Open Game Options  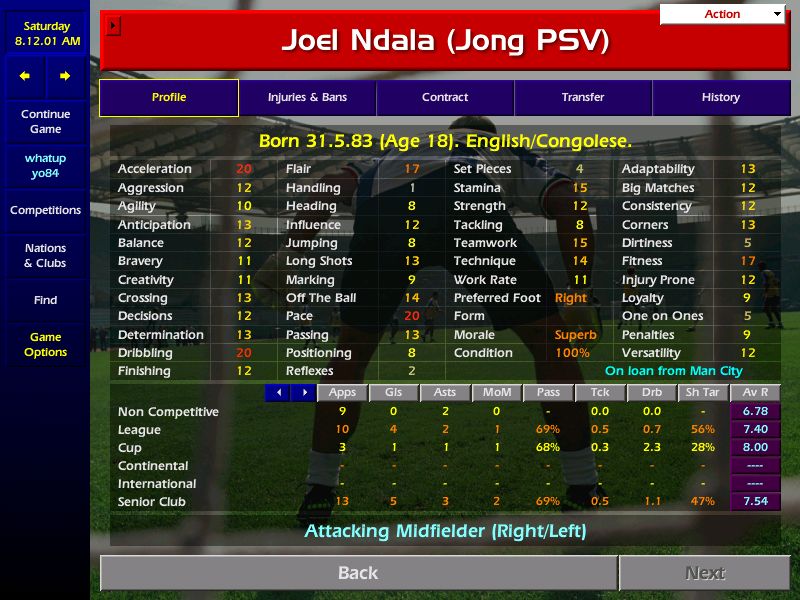tap(45, 345)
